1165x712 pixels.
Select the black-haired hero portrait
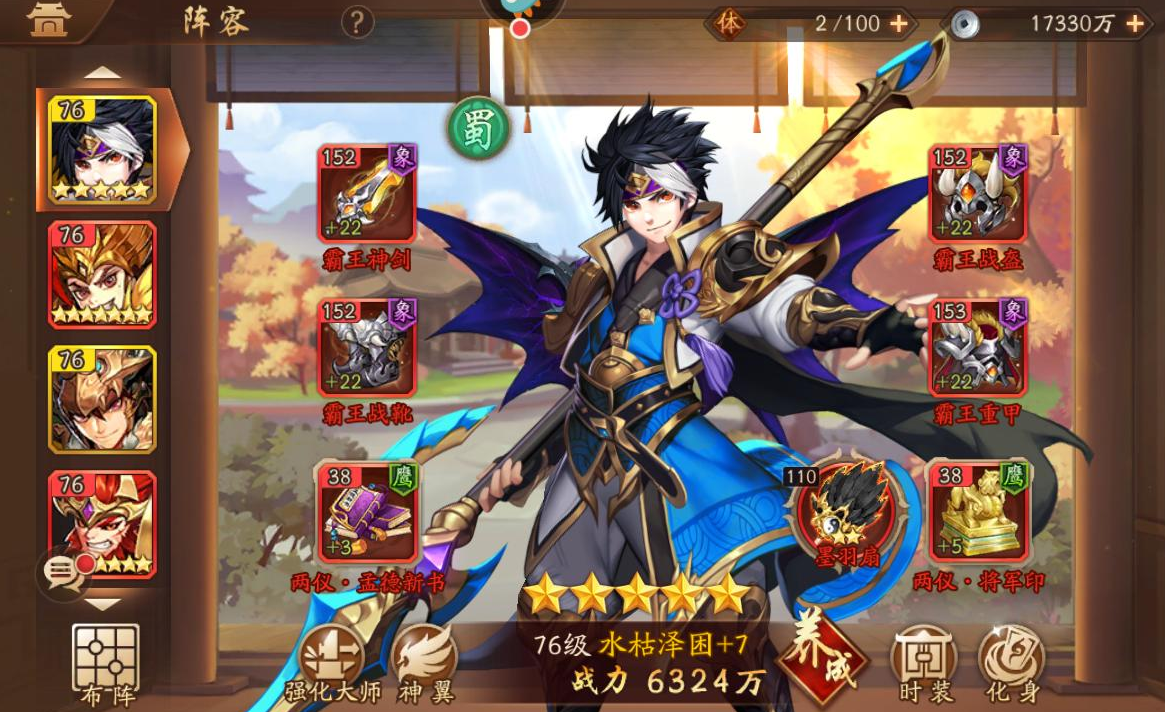[x=102, y=149]
